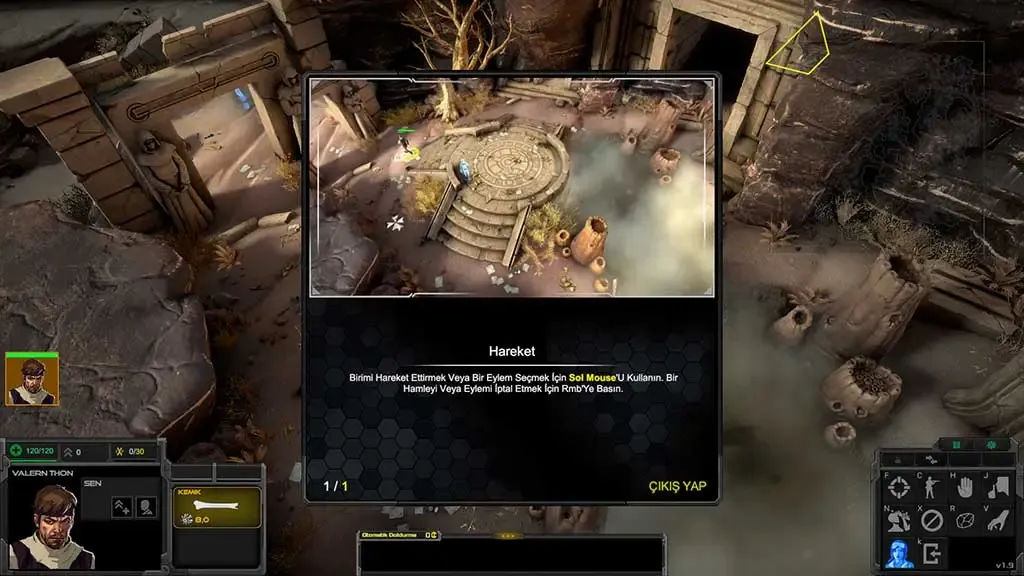Open the green gear settings button

coord(990,445)
